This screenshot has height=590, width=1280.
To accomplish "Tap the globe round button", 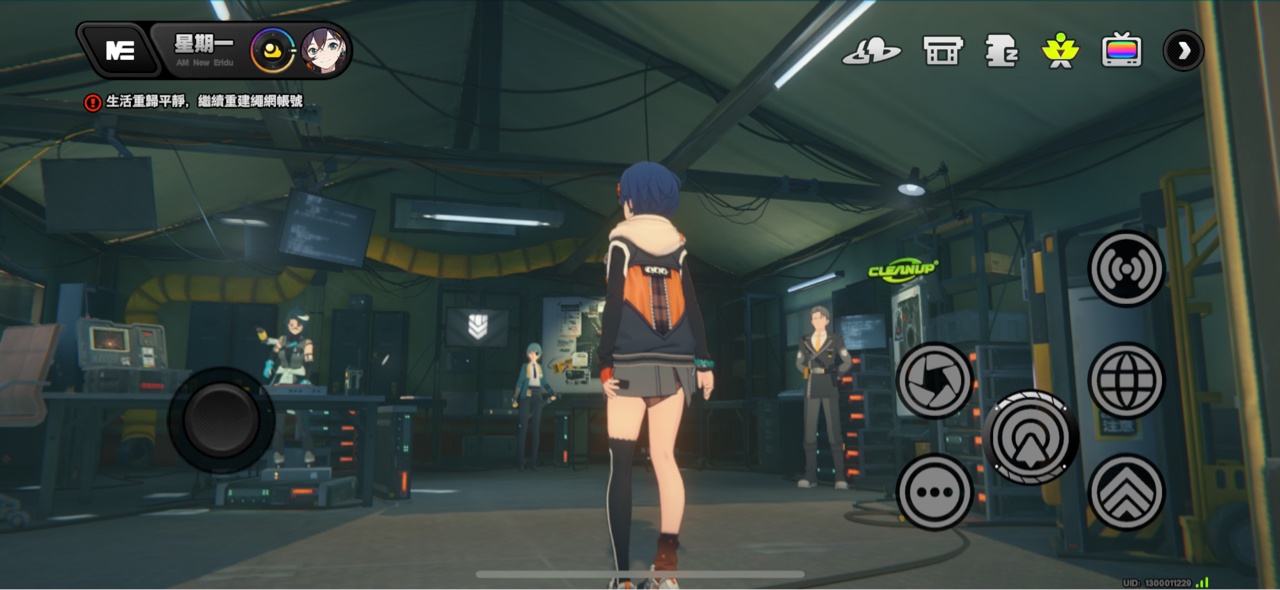I will [x=1127, y=380].
